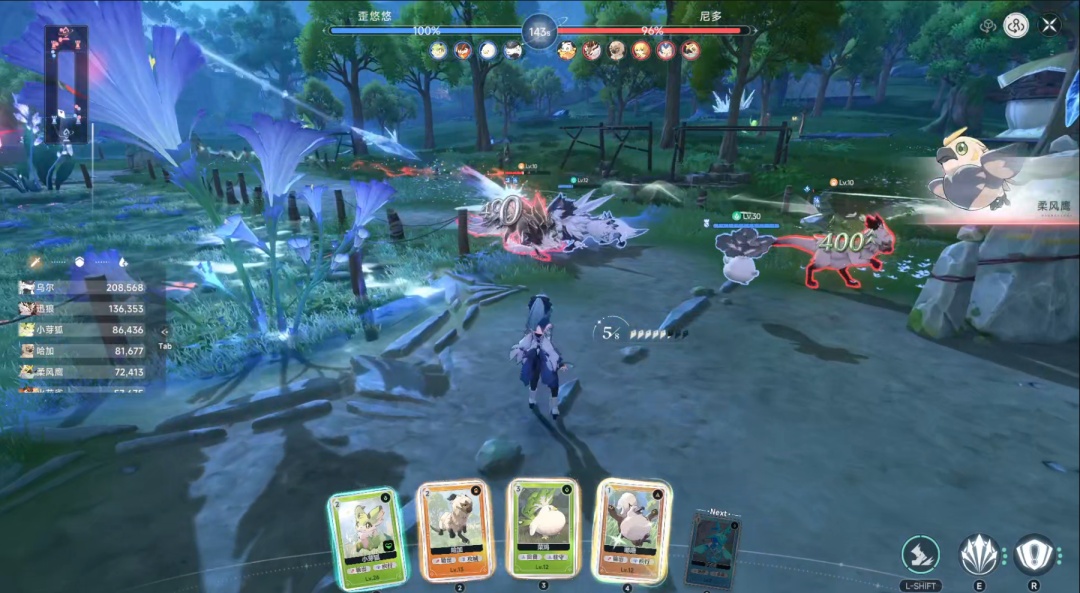Image resolution: width=1080 pixels, height=593 pixels.
Task: Click the cube rotate view icon
Action: coord(987,26)
